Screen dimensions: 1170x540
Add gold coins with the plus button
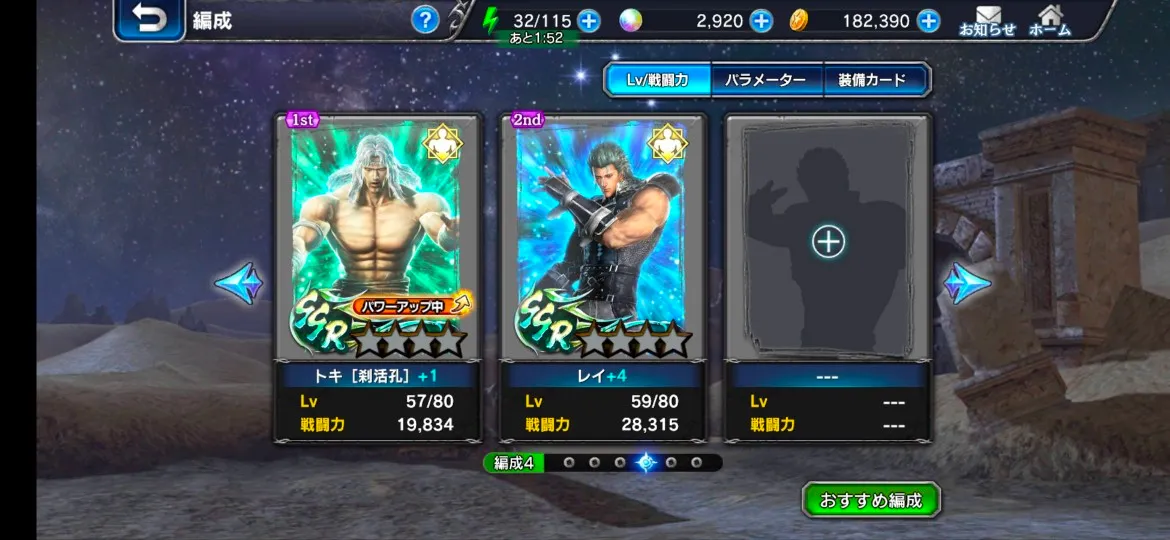pyautogui.click(x=928, y=20)
